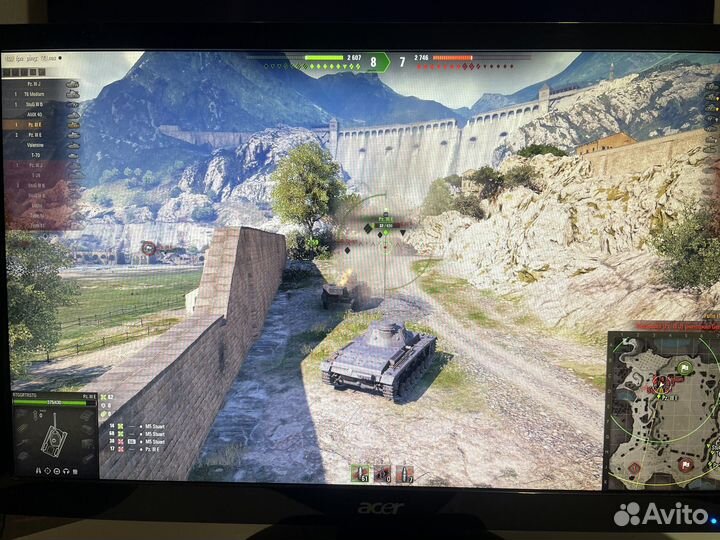The image size is (720, 540).
Task: Click the battle minimap
Action: tap(662, 409)
